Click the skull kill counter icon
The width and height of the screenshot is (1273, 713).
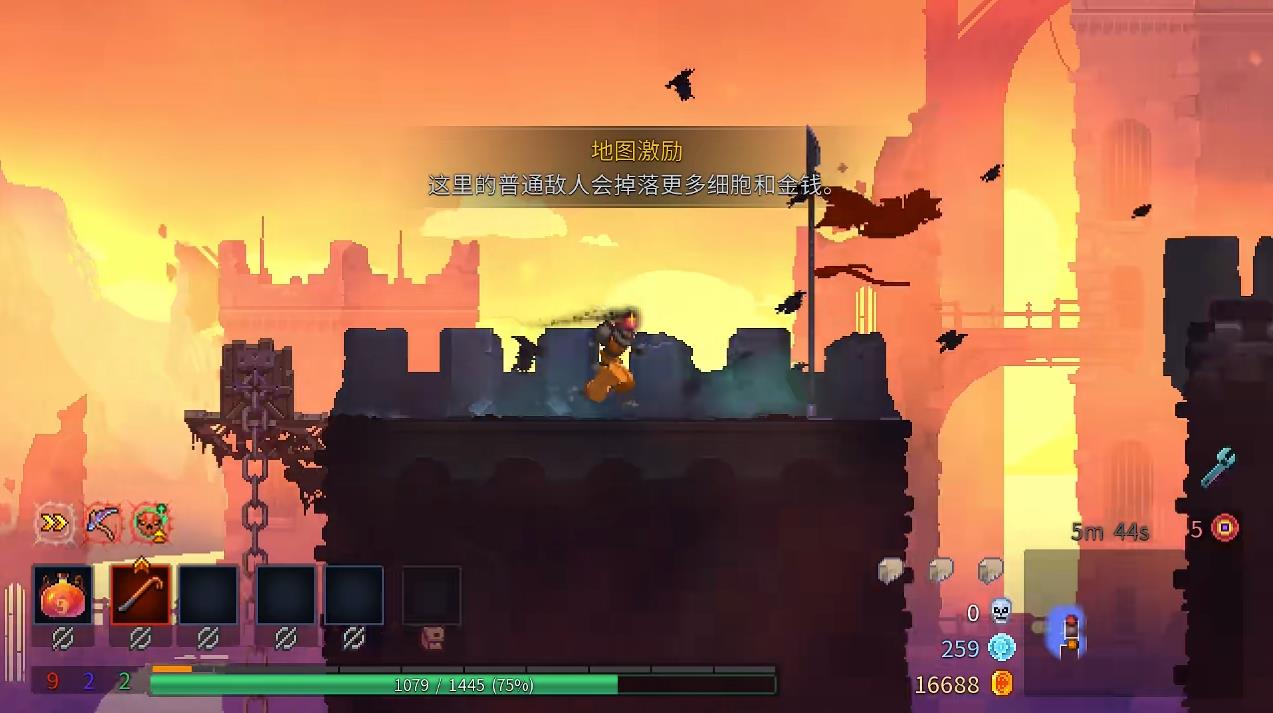click(1001, 612)
